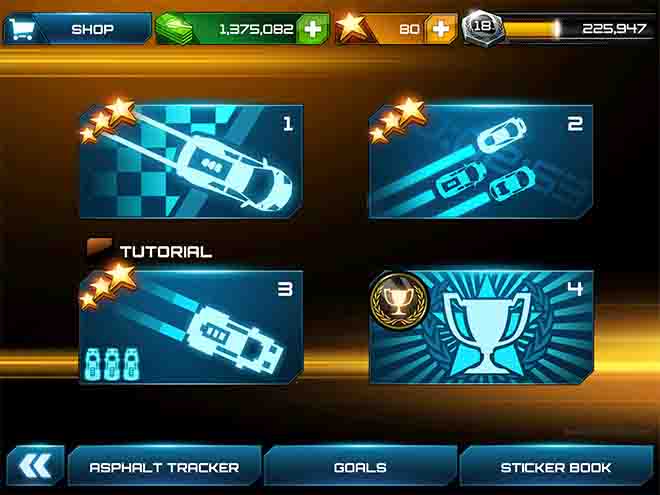The height and width of the screenshot is (495, 660).
Task: Open the Sticker Book
Action: 556,467
